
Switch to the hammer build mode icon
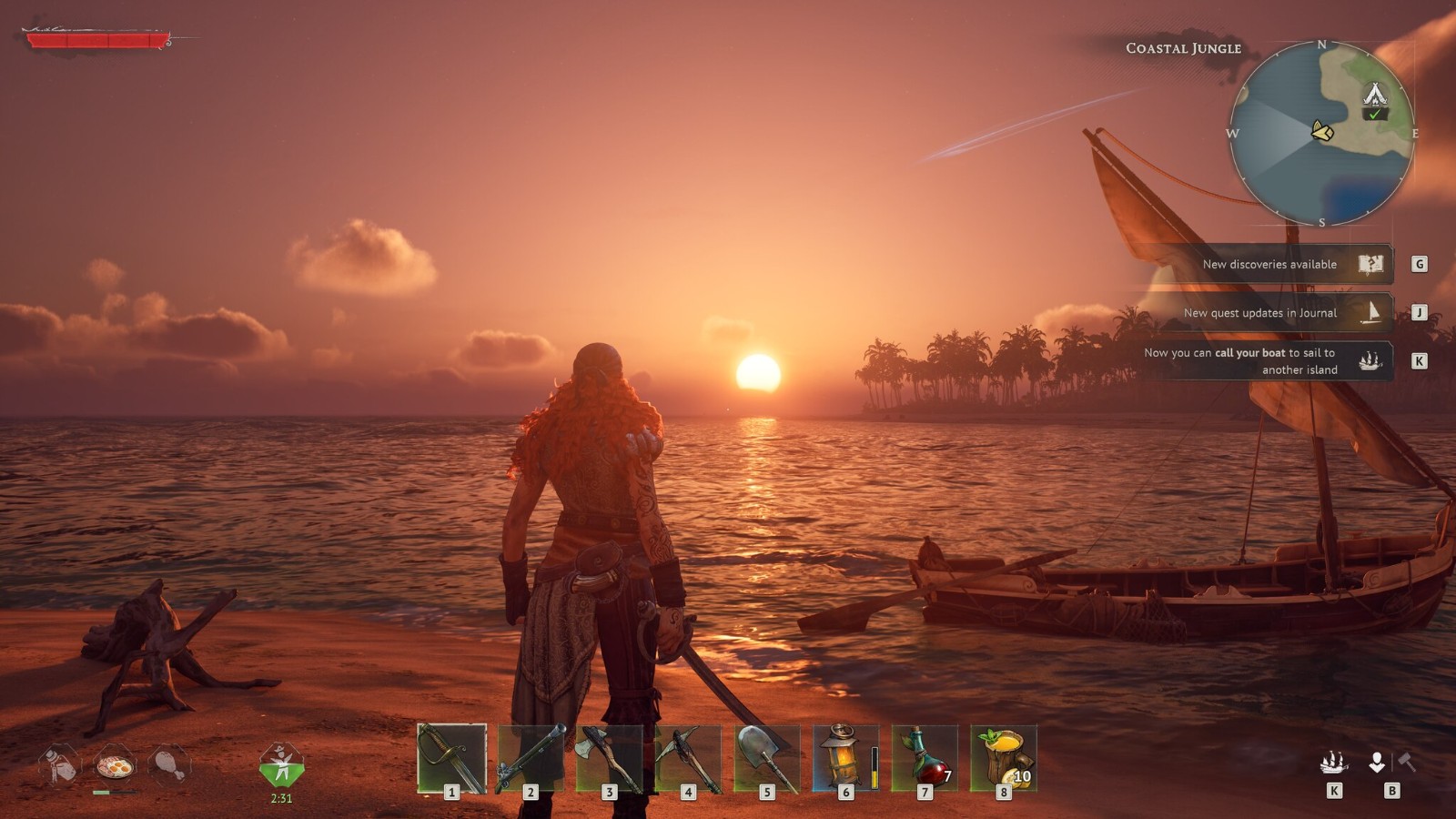pos(1407,762)
